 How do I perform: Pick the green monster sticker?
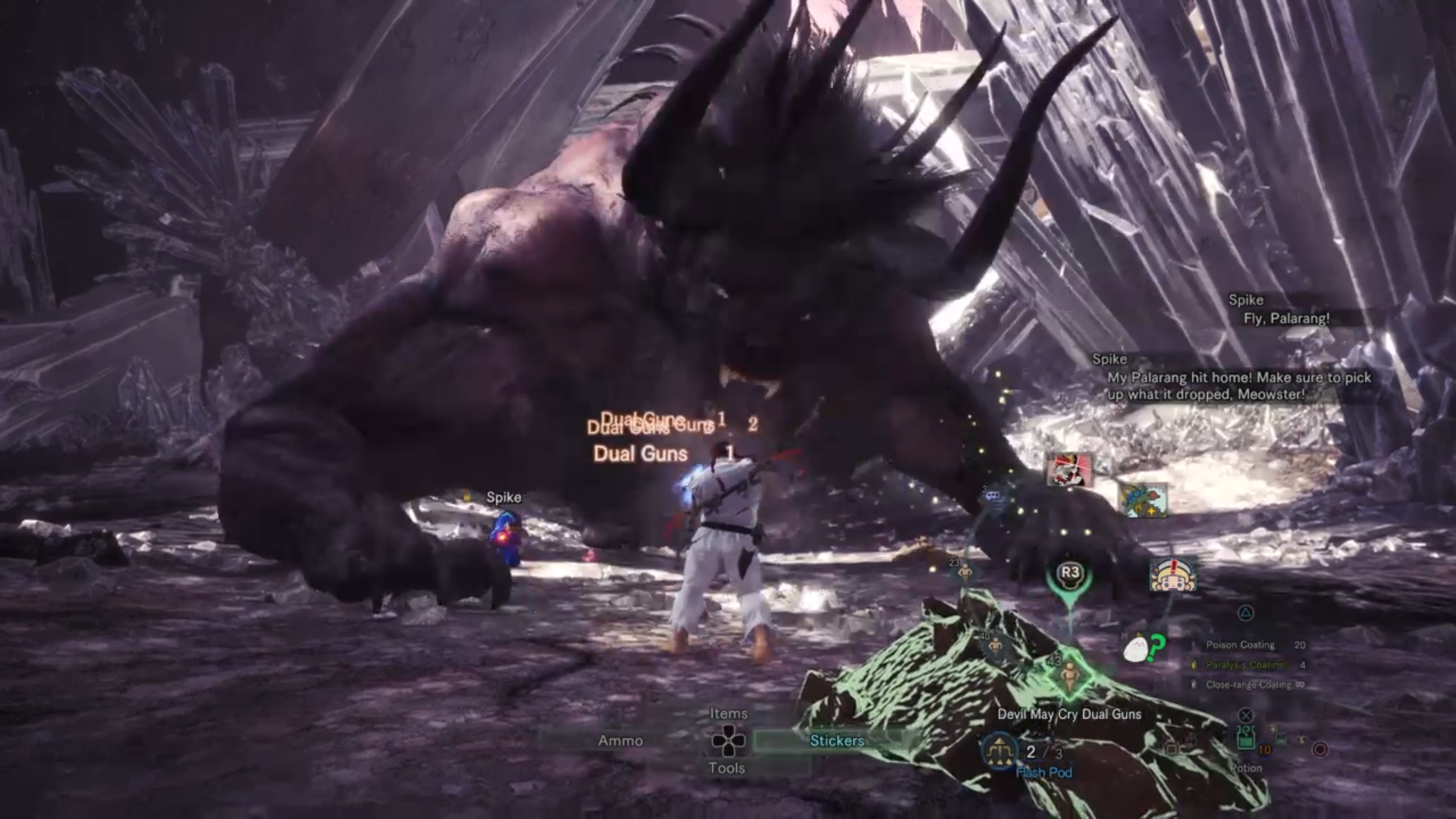click(x=1144, y=500)
